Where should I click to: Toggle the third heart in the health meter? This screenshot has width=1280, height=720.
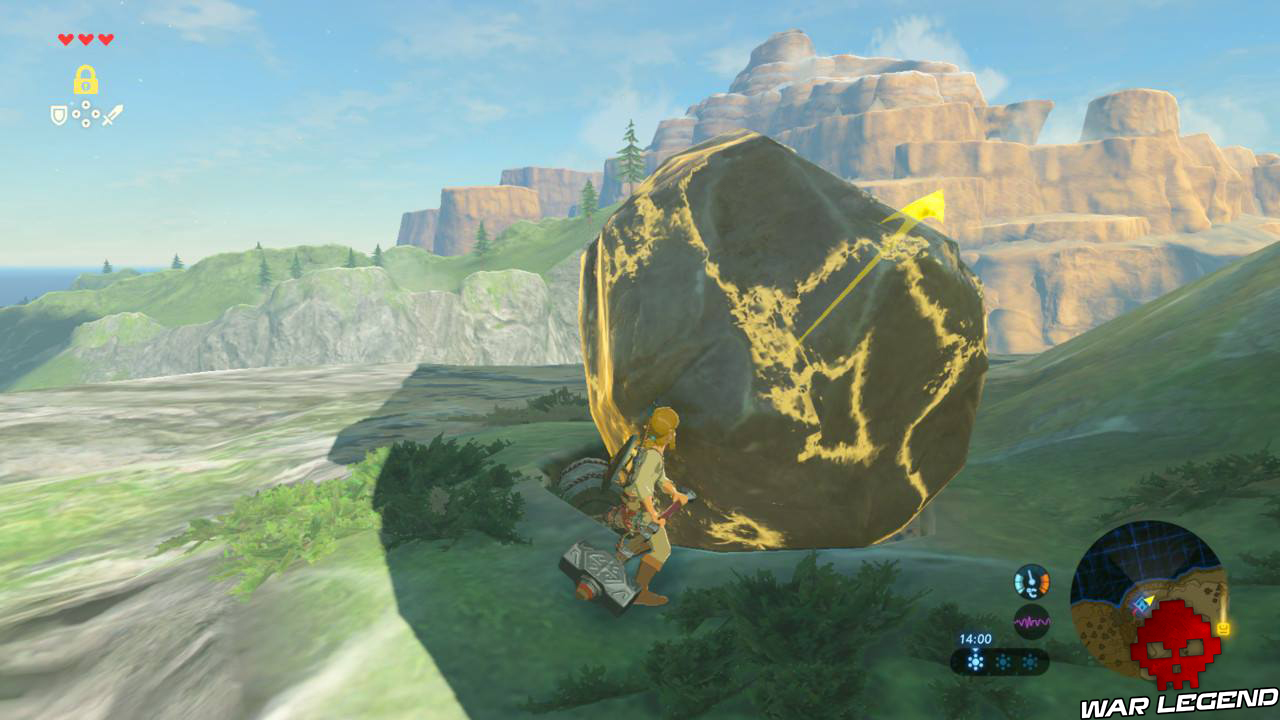[x=106, y=39]
